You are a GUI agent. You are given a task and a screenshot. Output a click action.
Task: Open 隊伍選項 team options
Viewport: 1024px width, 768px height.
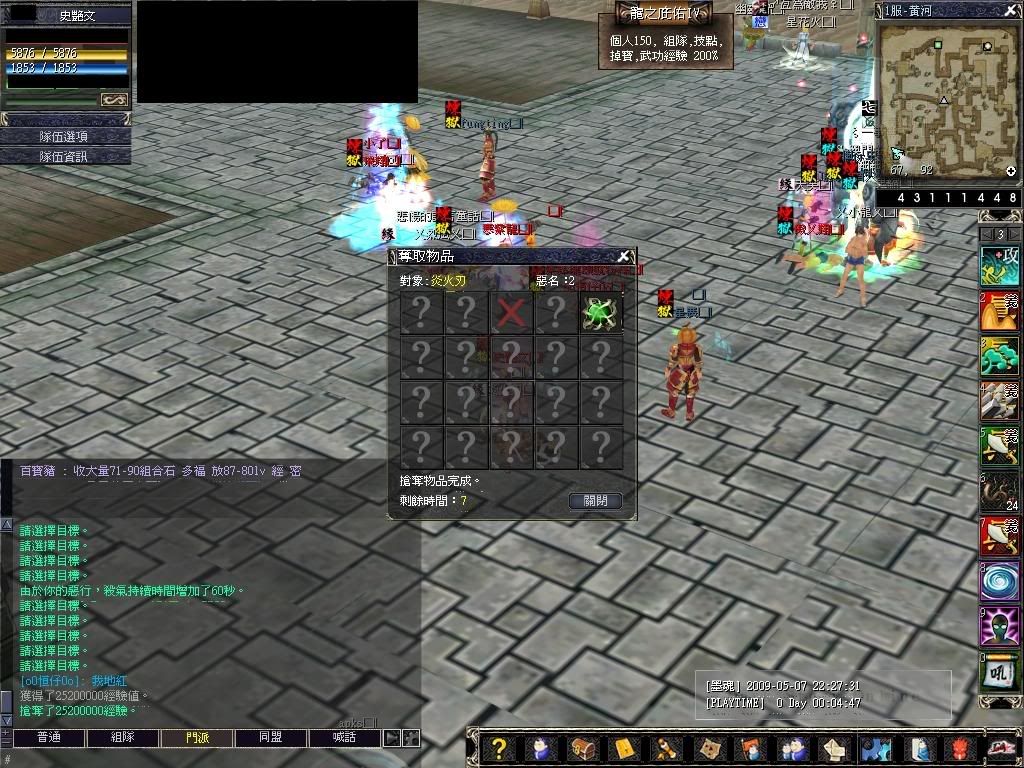[65, 136]
